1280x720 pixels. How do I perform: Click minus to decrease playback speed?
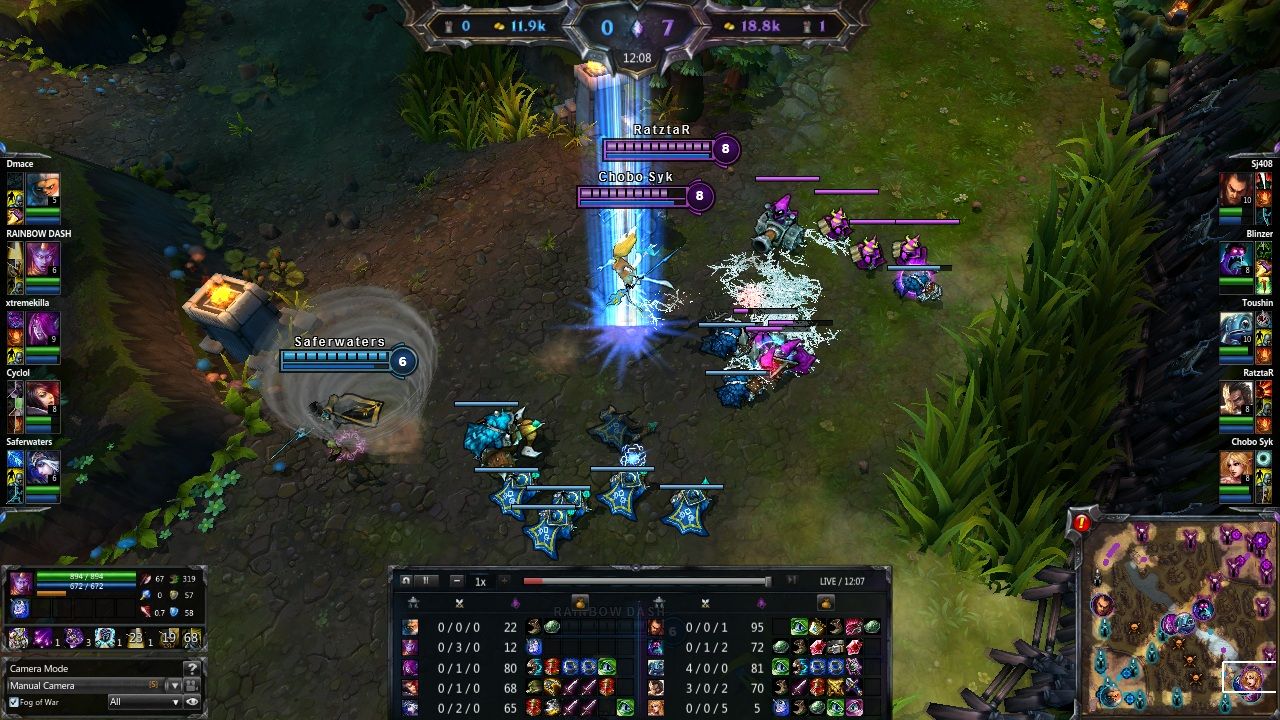click(456, 580)
